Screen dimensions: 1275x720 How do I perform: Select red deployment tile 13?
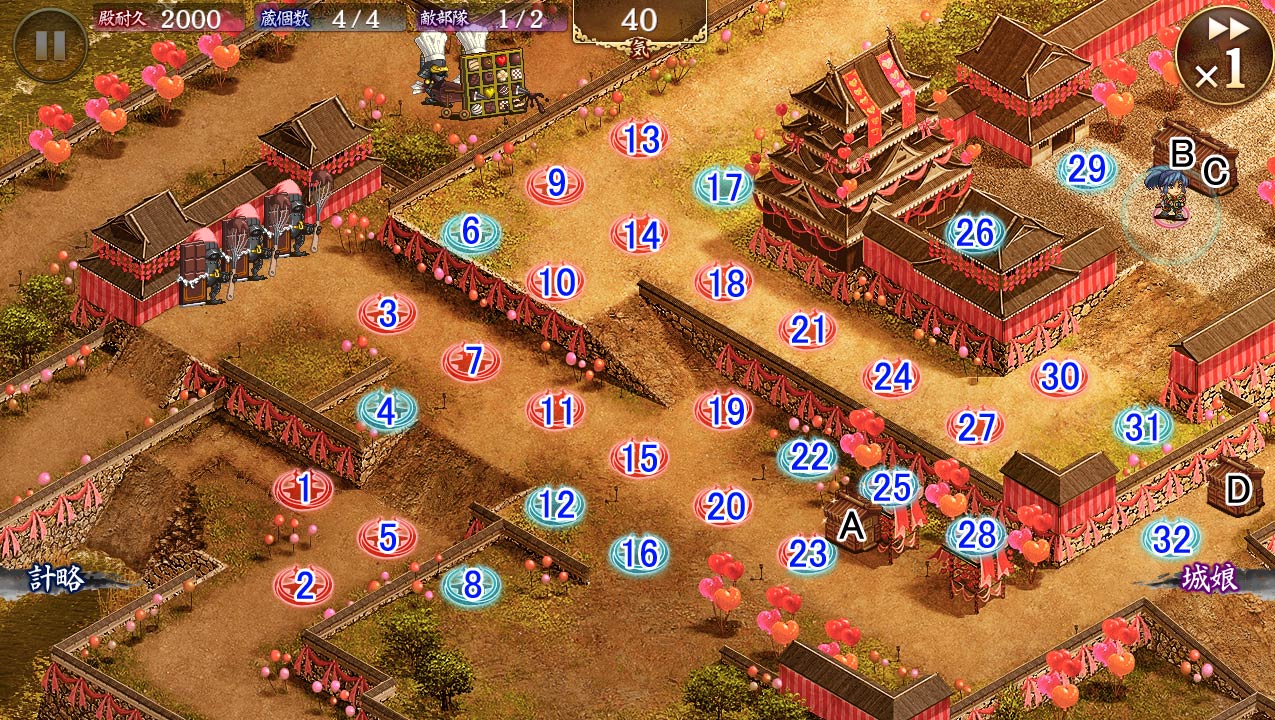pos(639,139)
